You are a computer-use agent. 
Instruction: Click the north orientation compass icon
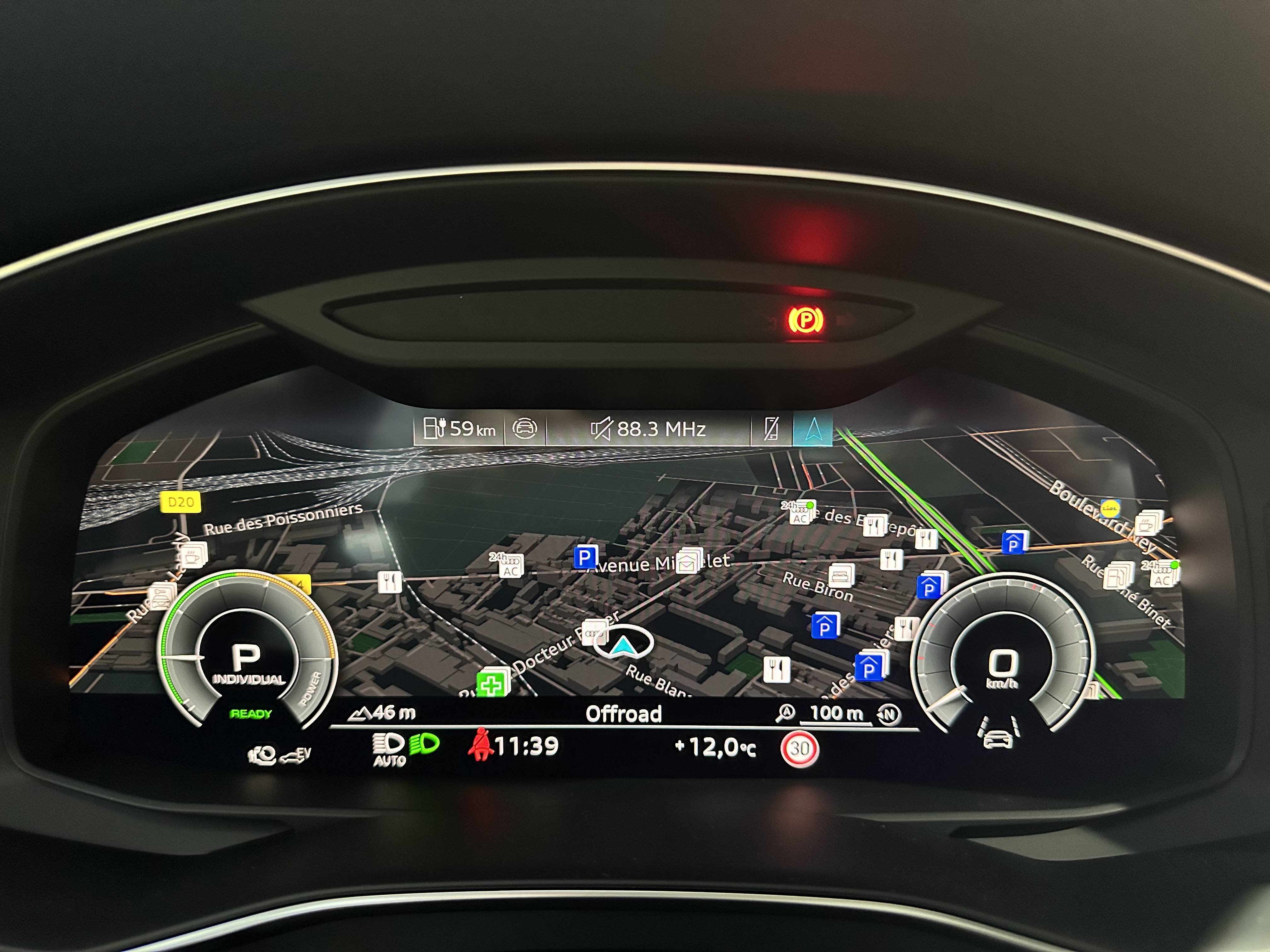[x=889, y=714]
